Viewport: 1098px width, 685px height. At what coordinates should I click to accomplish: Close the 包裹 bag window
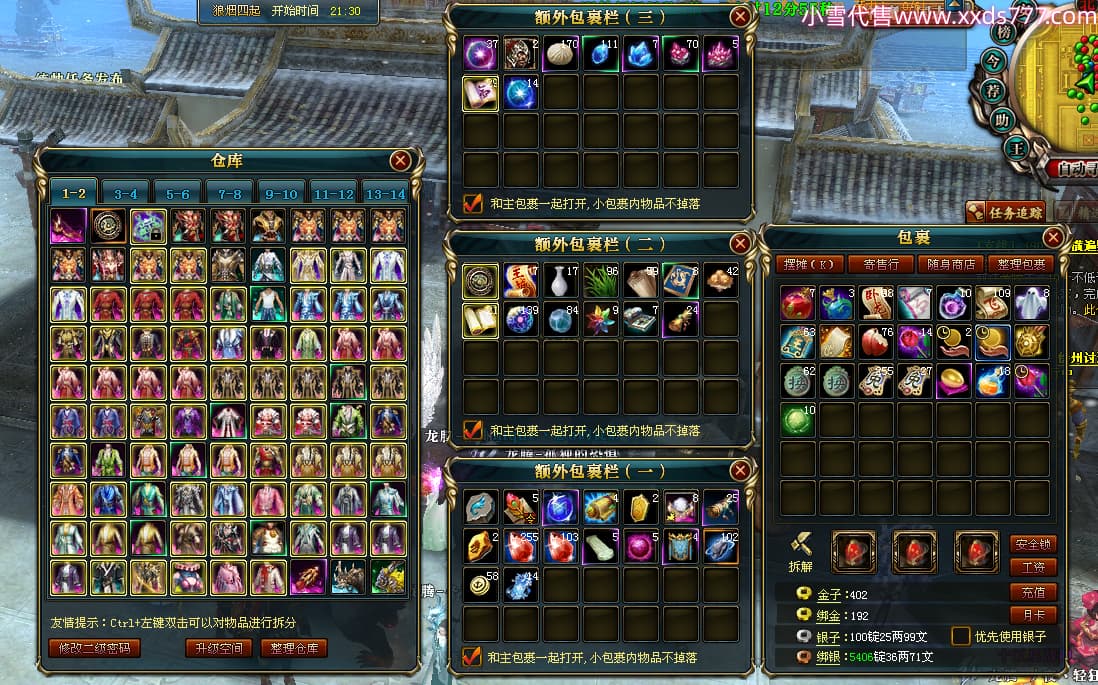click(1053, 237)
